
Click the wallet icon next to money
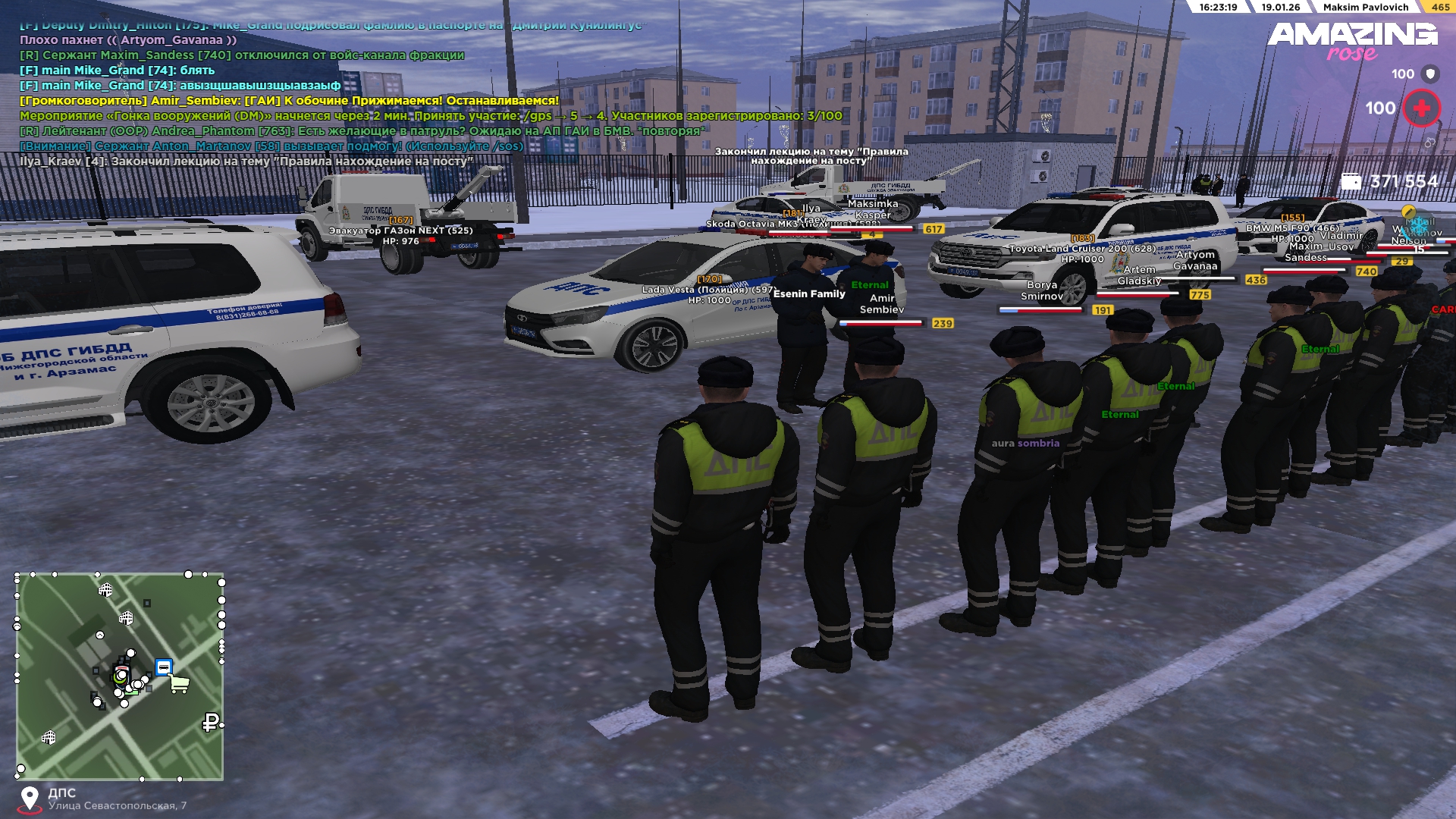pos(1351,182)
